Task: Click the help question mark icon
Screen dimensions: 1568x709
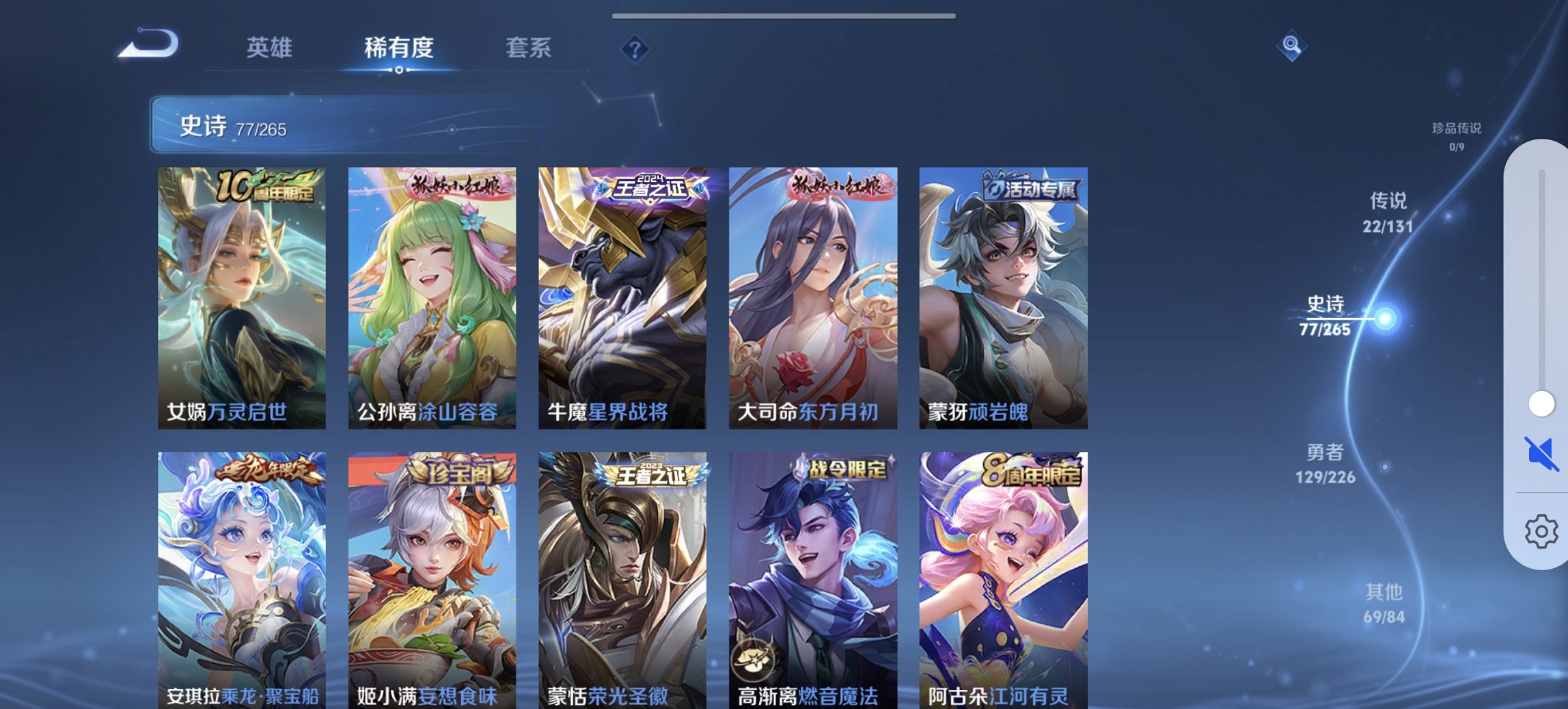Action: point(635,47)
